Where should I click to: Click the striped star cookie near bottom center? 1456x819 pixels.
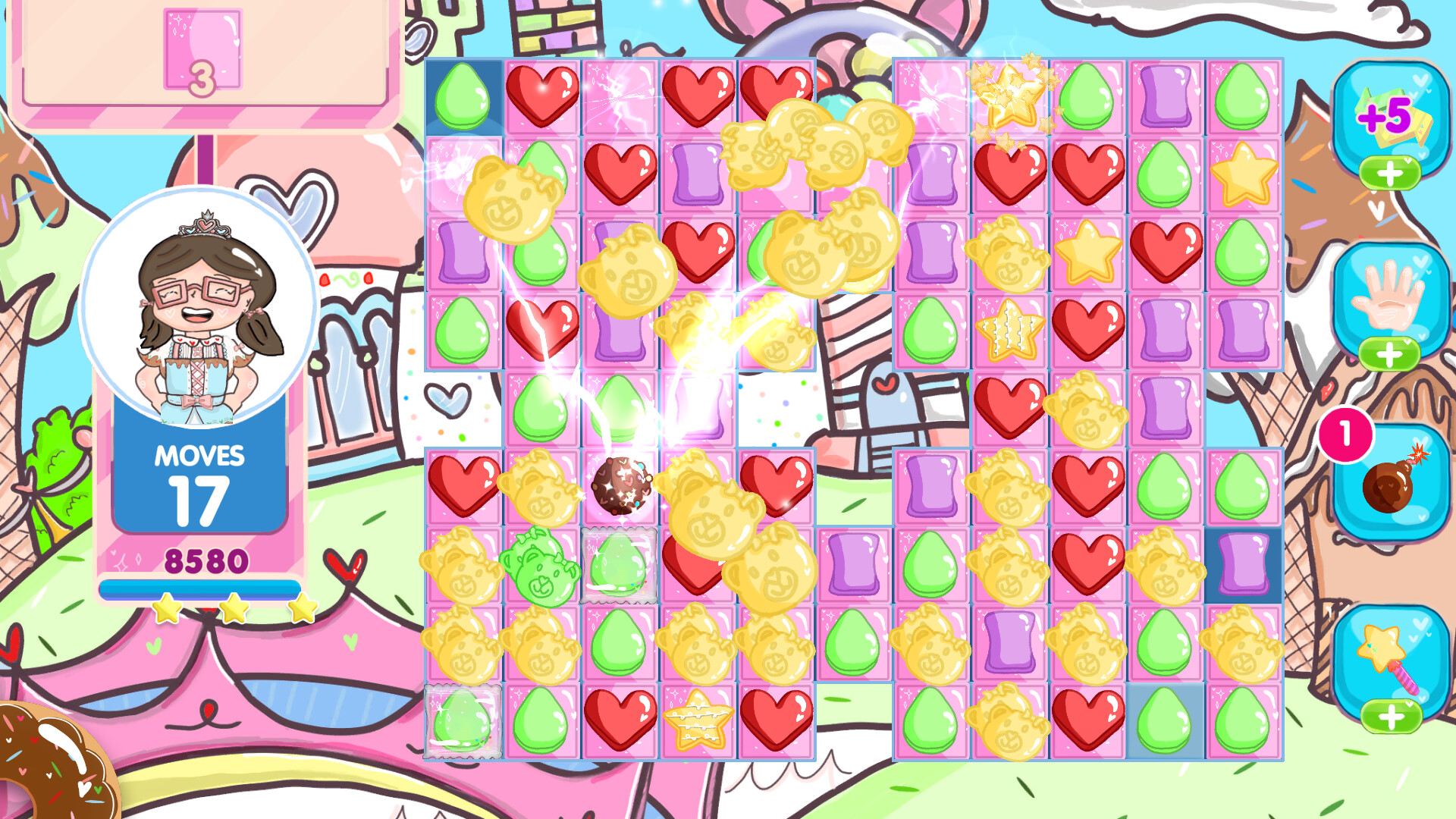[x=698, y=724]
